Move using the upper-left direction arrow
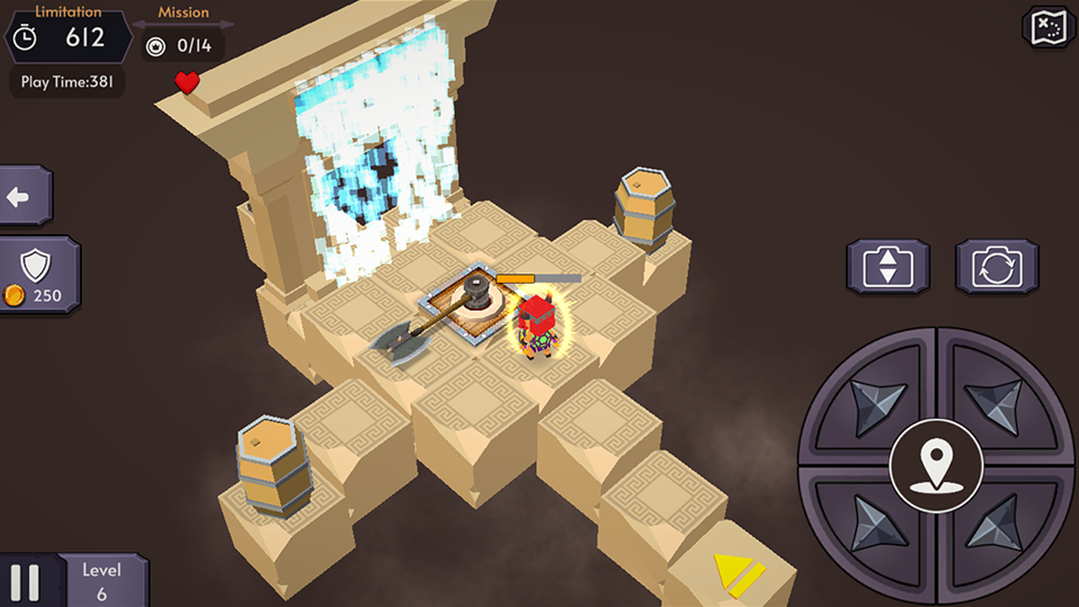 pyautogui.click(x=874, y=402)
